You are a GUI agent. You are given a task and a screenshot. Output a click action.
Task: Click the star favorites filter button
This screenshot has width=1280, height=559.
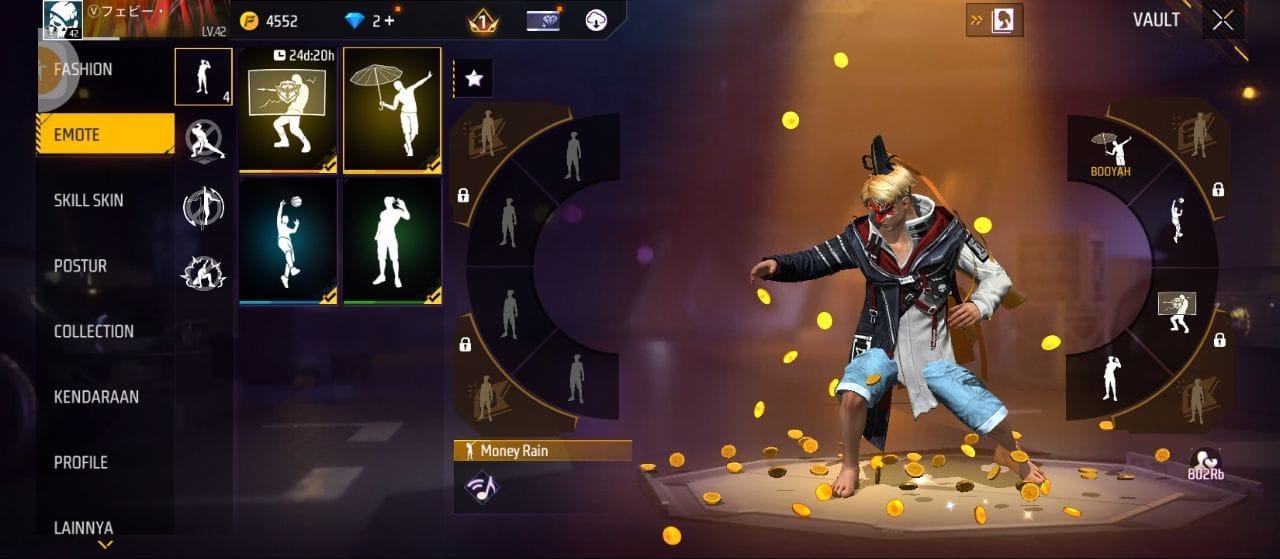click(x=474, y=78)
